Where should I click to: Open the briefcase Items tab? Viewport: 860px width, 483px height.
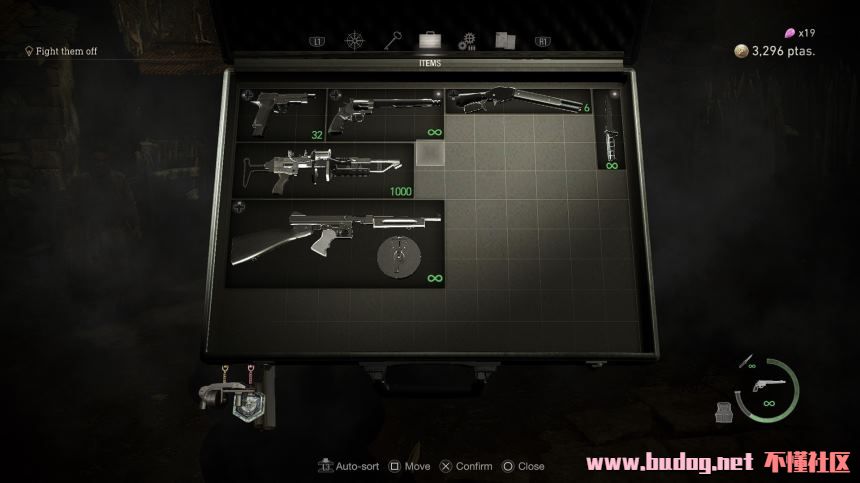pyautogui.click(x=429, y=41)
